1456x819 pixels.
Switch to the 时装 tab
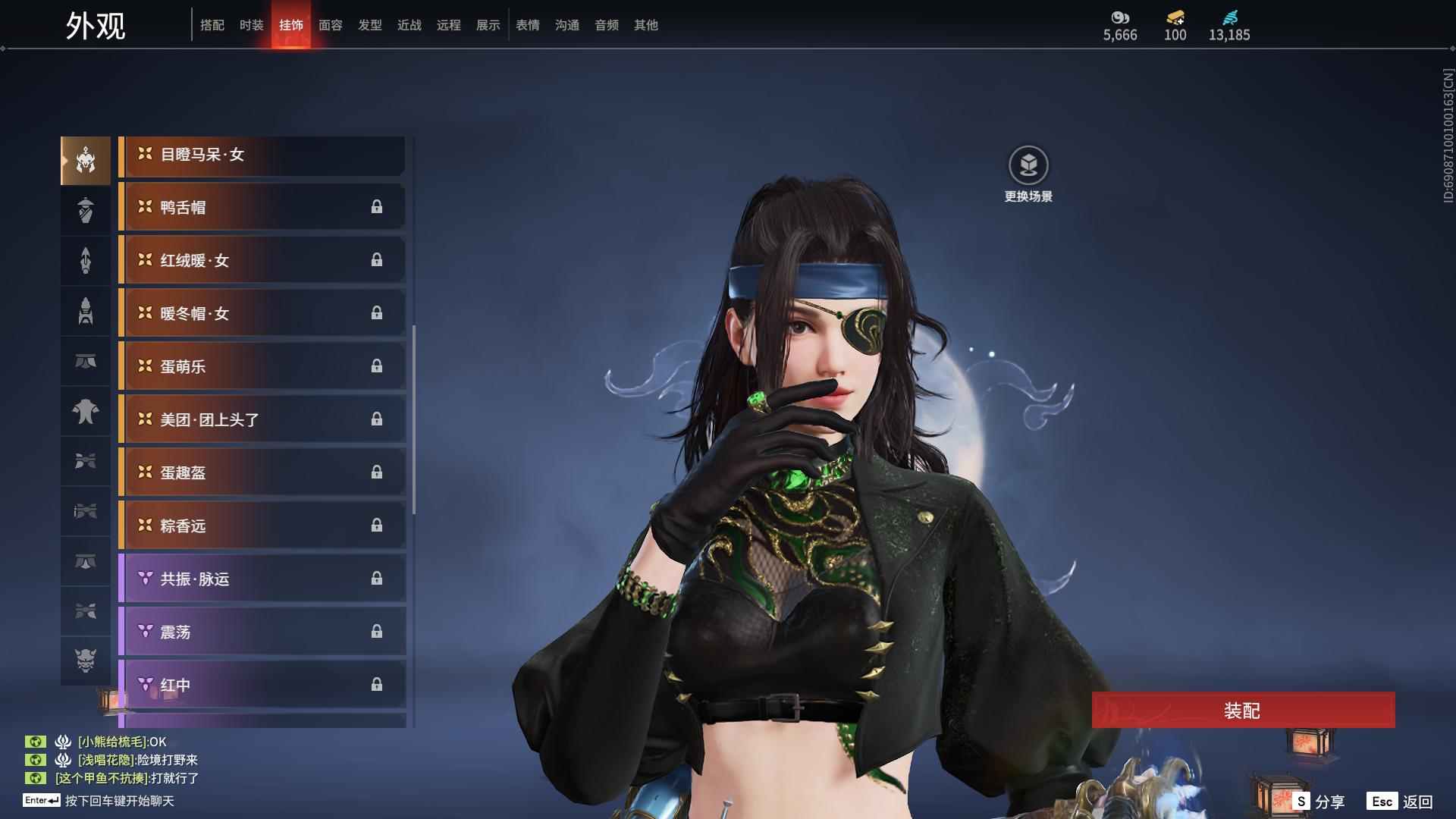point(251,25)
